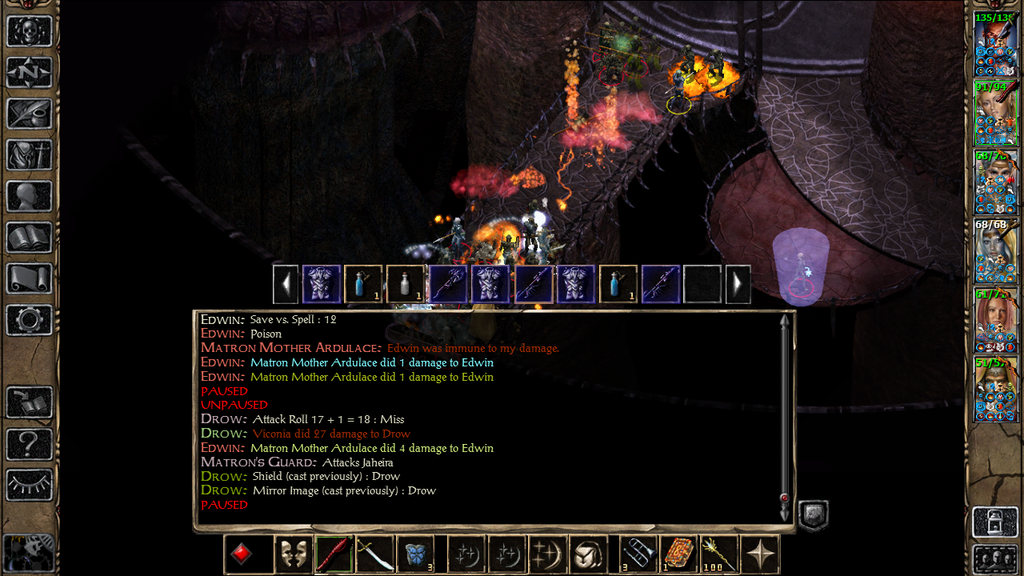Viewport: 1024px width, 576px height.
Task: Open special abilities with the four-point star
Action: click(x=760, y=554)
